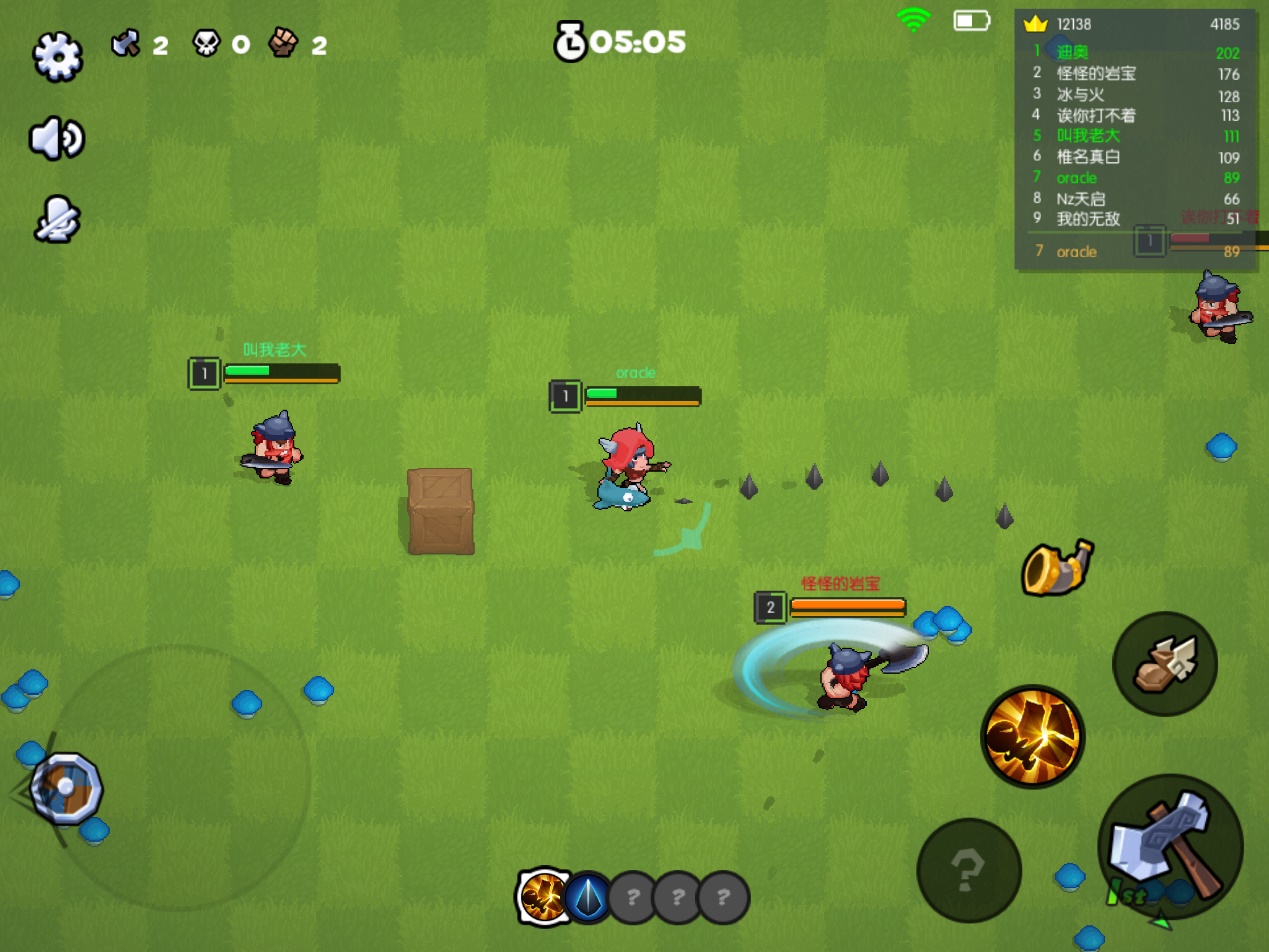Select the blue spike skill slot

[589, 897]
